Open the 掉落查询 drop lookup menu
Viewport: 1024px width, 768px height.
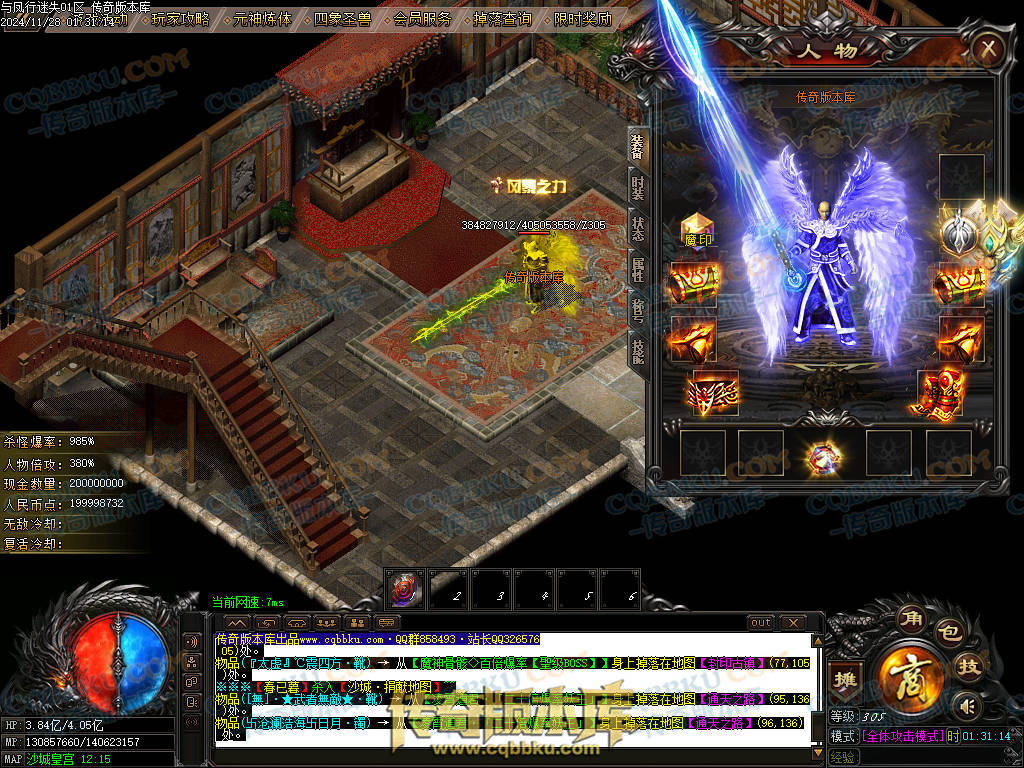point(502,19)
